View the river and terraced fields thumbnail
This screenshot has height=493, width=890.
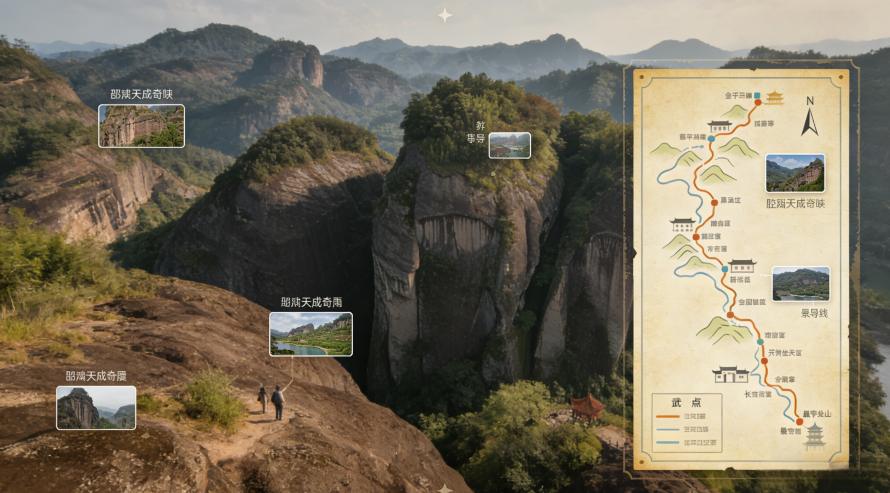point(310,334)
